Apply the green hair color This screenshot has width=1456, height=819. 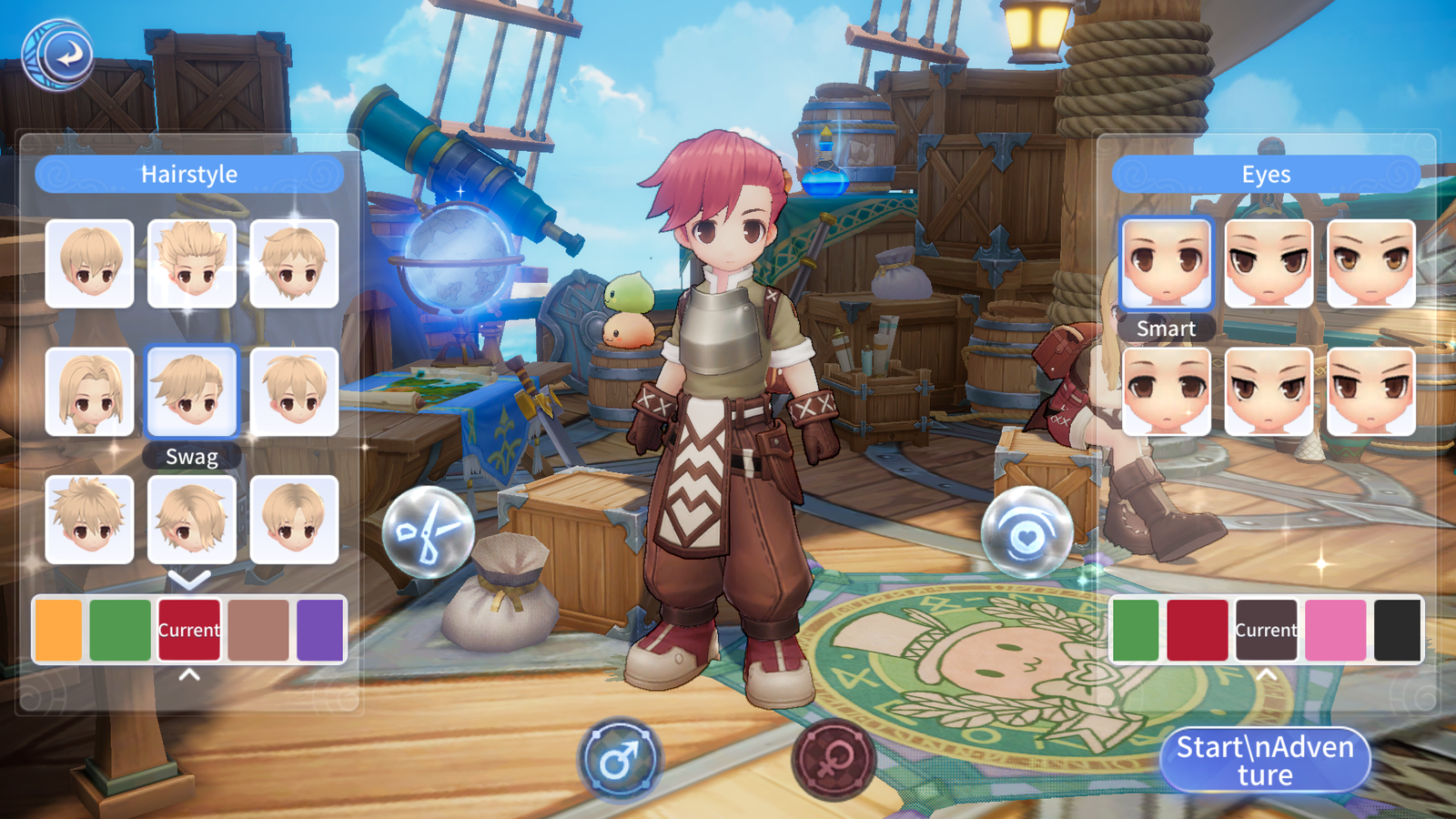coord(120,630)
